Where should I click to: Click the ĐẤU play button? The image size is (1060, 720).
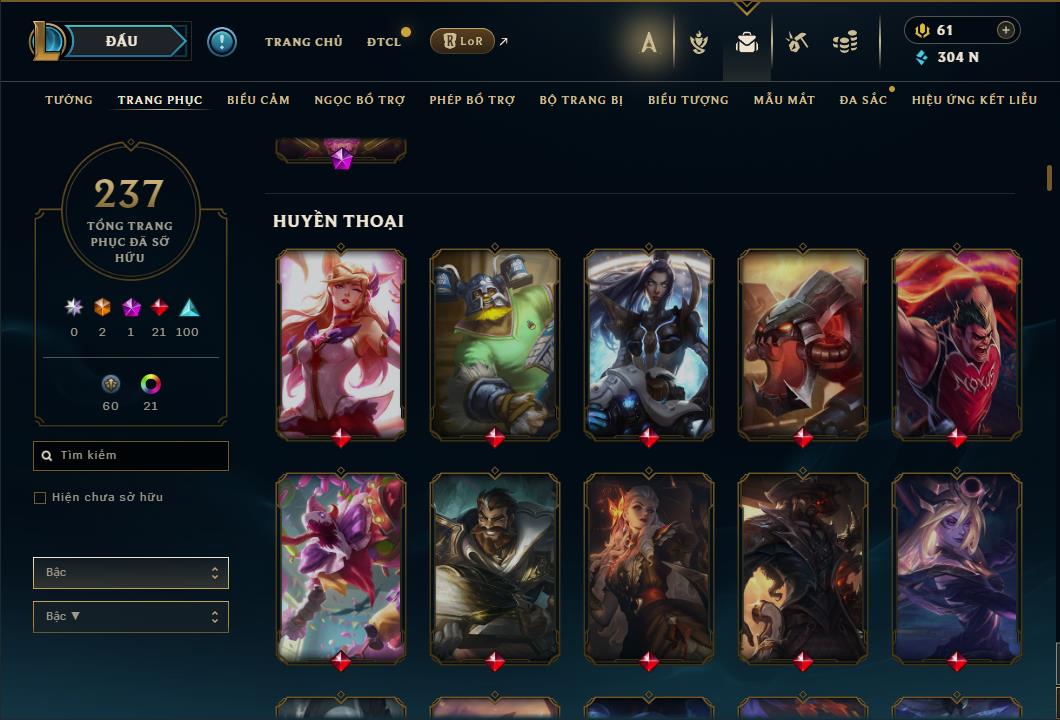122,41
